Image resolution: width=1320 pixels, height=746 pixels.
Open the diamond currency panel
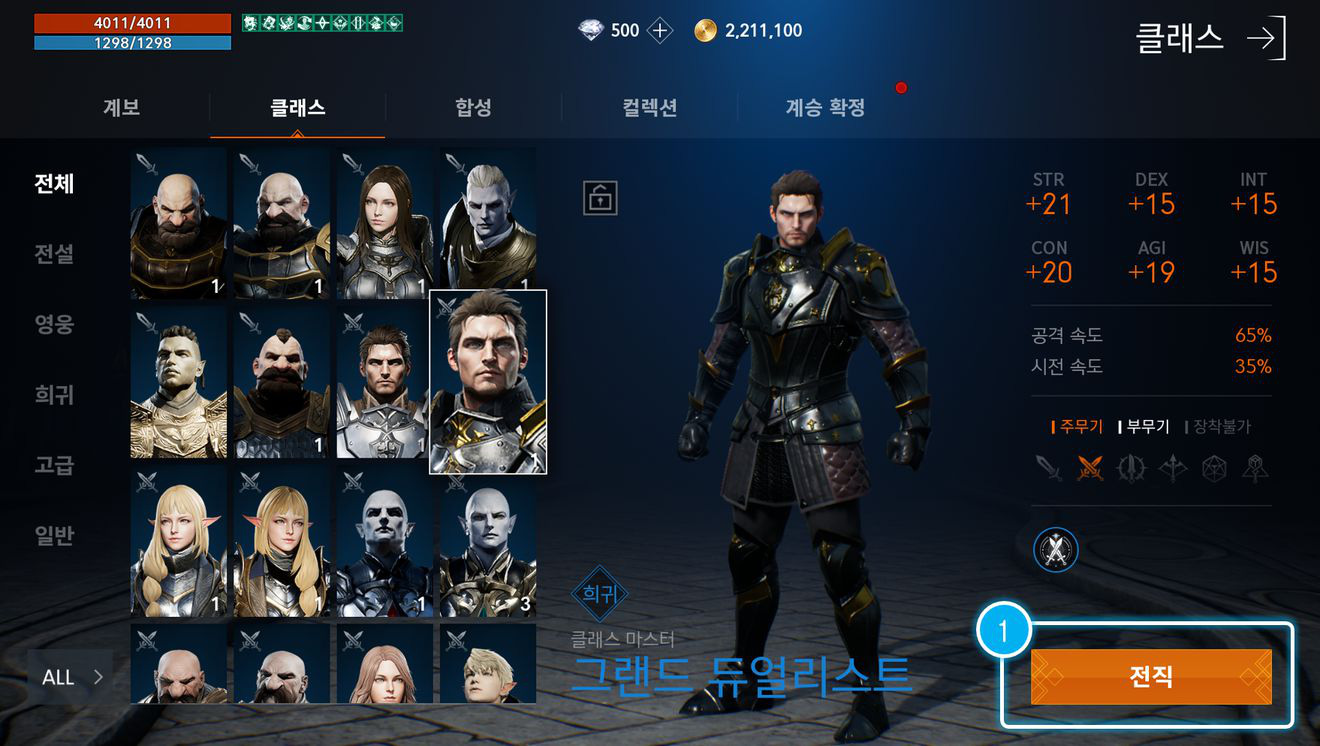(x=589, y=30)
